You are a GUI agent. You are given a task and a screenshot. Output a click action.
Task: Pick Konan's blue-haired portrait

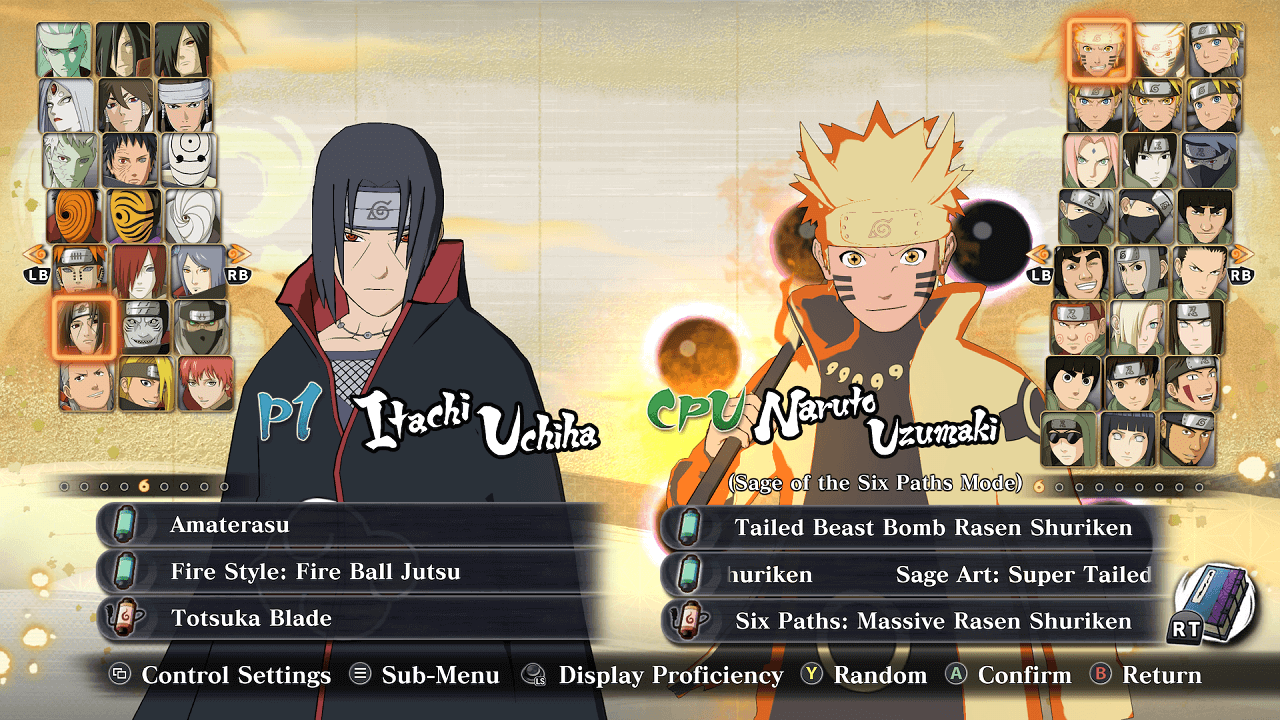[x=198, y=271]
